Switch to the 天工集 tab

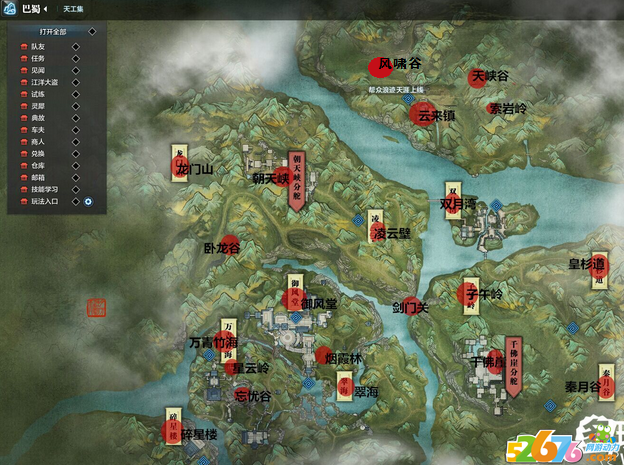click(73, 8)
